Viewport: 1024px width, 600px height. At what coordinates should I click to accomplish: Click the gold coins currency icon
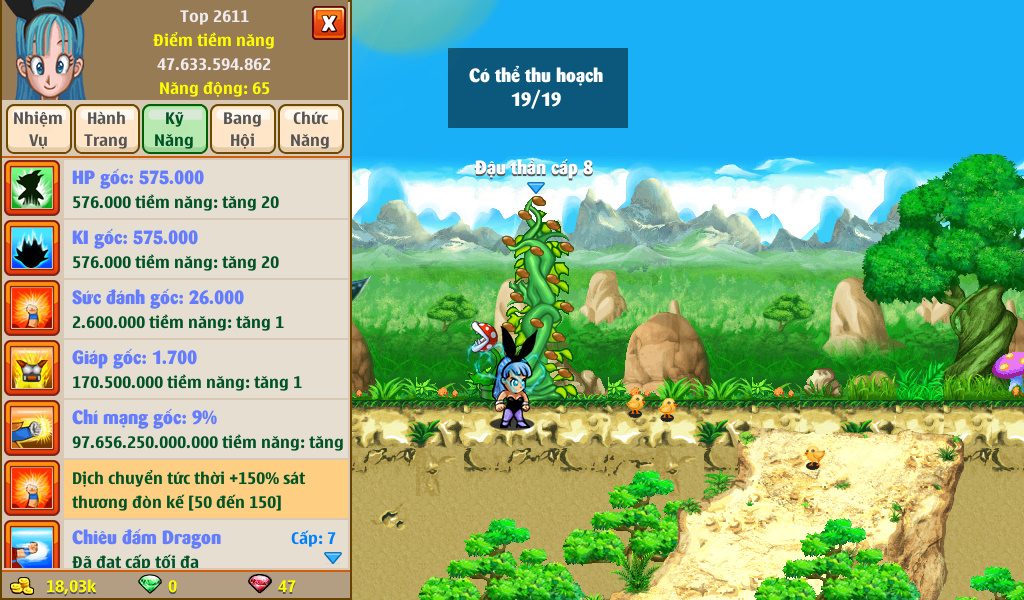click(x=22, y=585)
